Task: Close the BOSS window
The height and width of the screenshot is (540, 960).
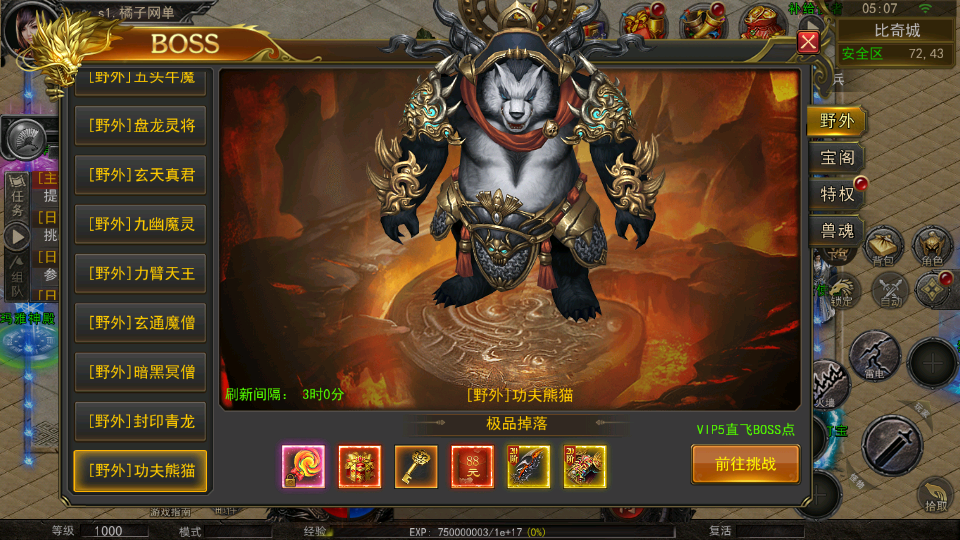Action: tap(808, 42)
